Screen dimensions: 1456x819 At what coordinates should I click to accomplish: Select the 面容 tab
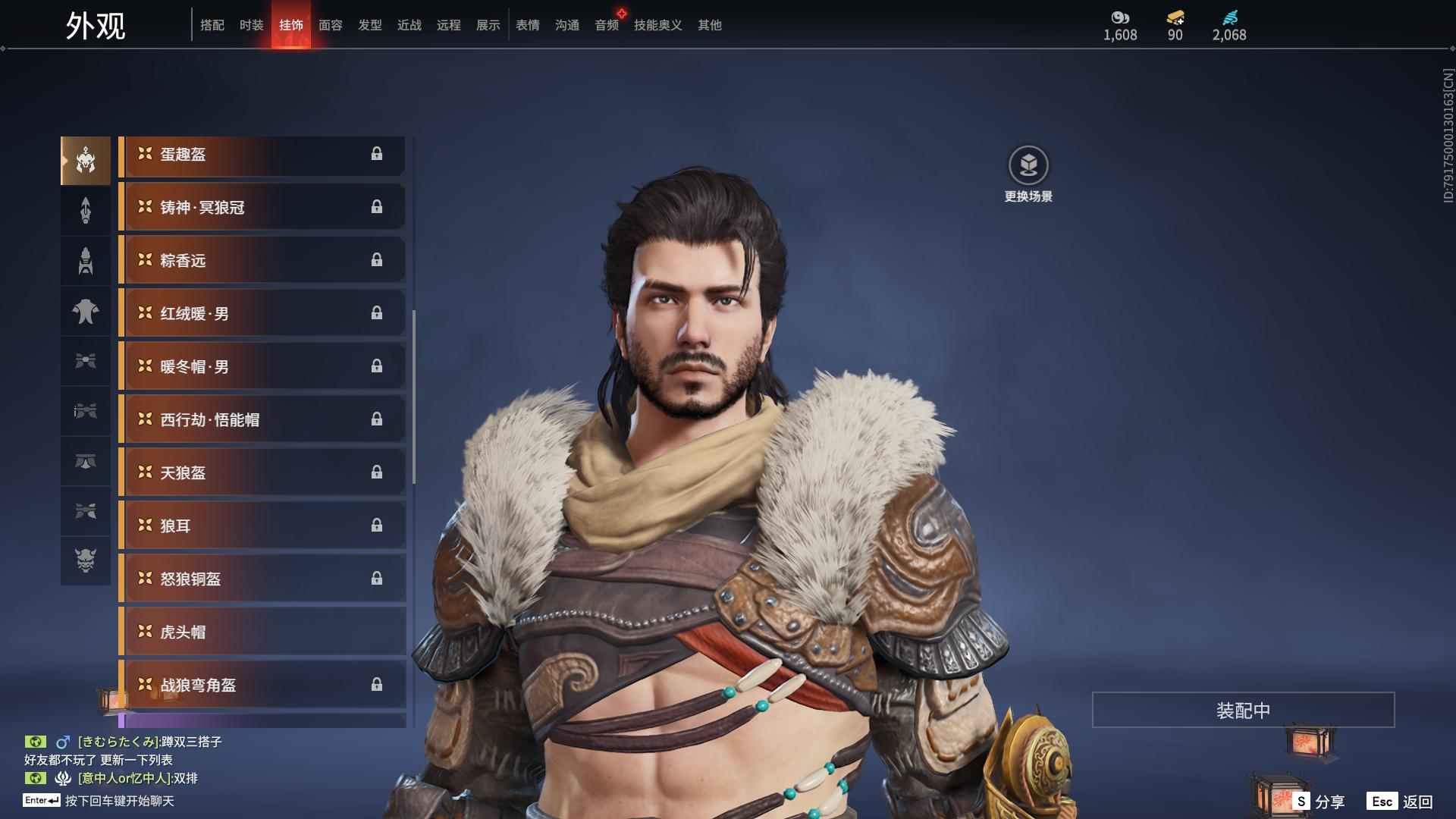[331, 25]
